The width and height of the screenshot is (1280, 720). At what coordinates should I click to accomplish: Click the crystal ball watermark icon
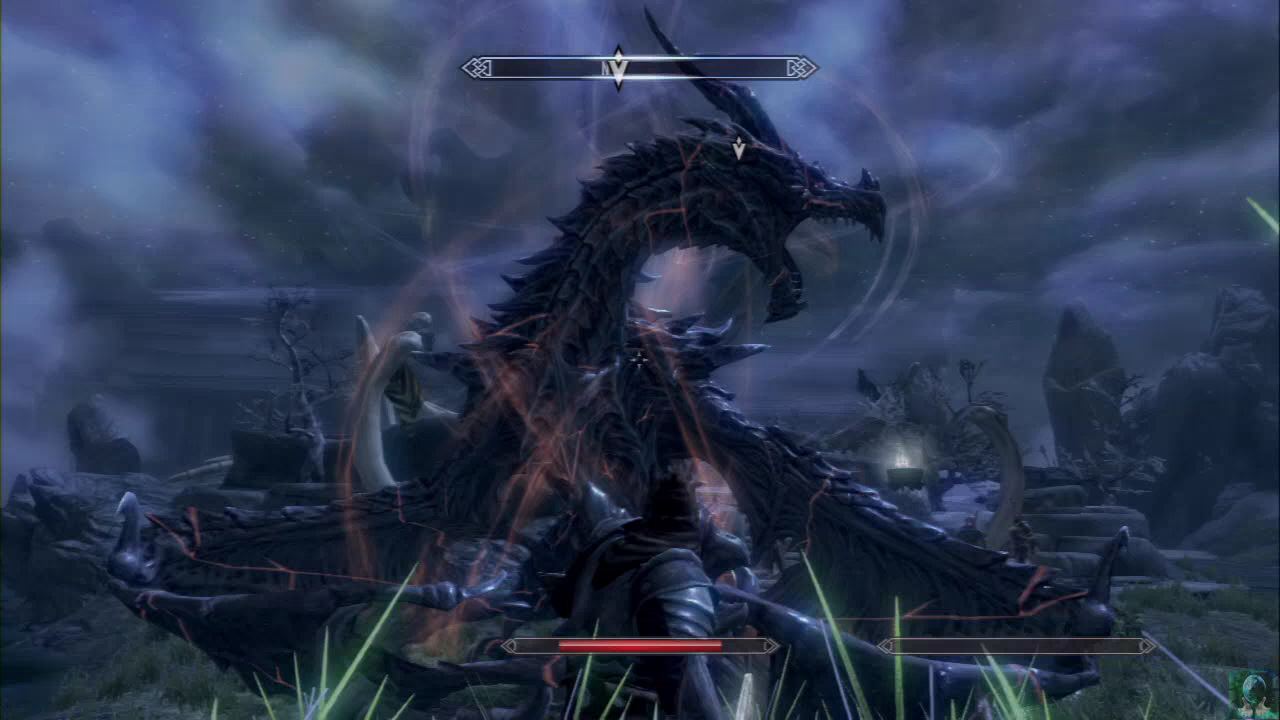1254,693
